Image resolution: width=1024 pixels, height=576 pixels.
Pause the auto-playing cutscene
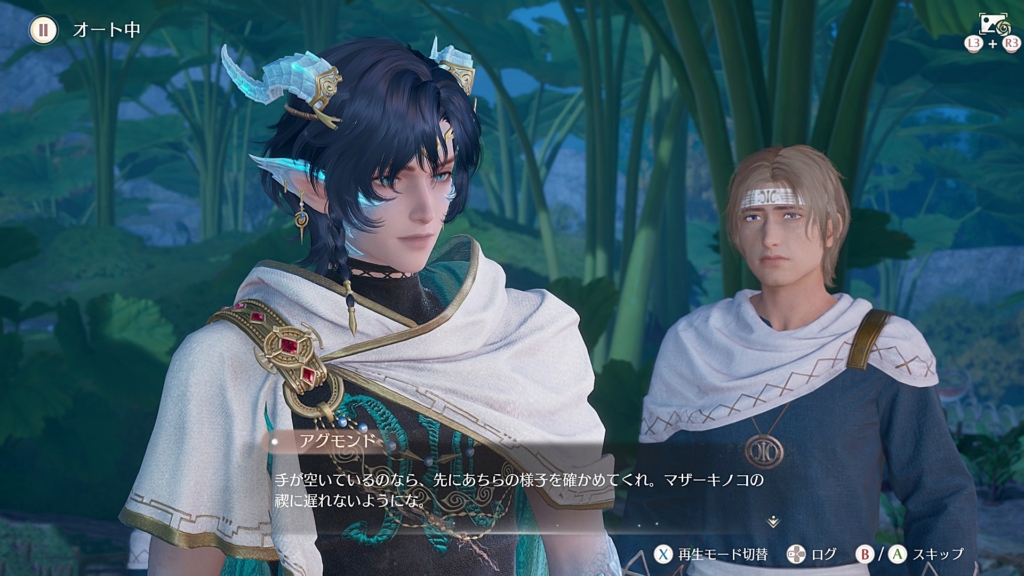[43, 30]
